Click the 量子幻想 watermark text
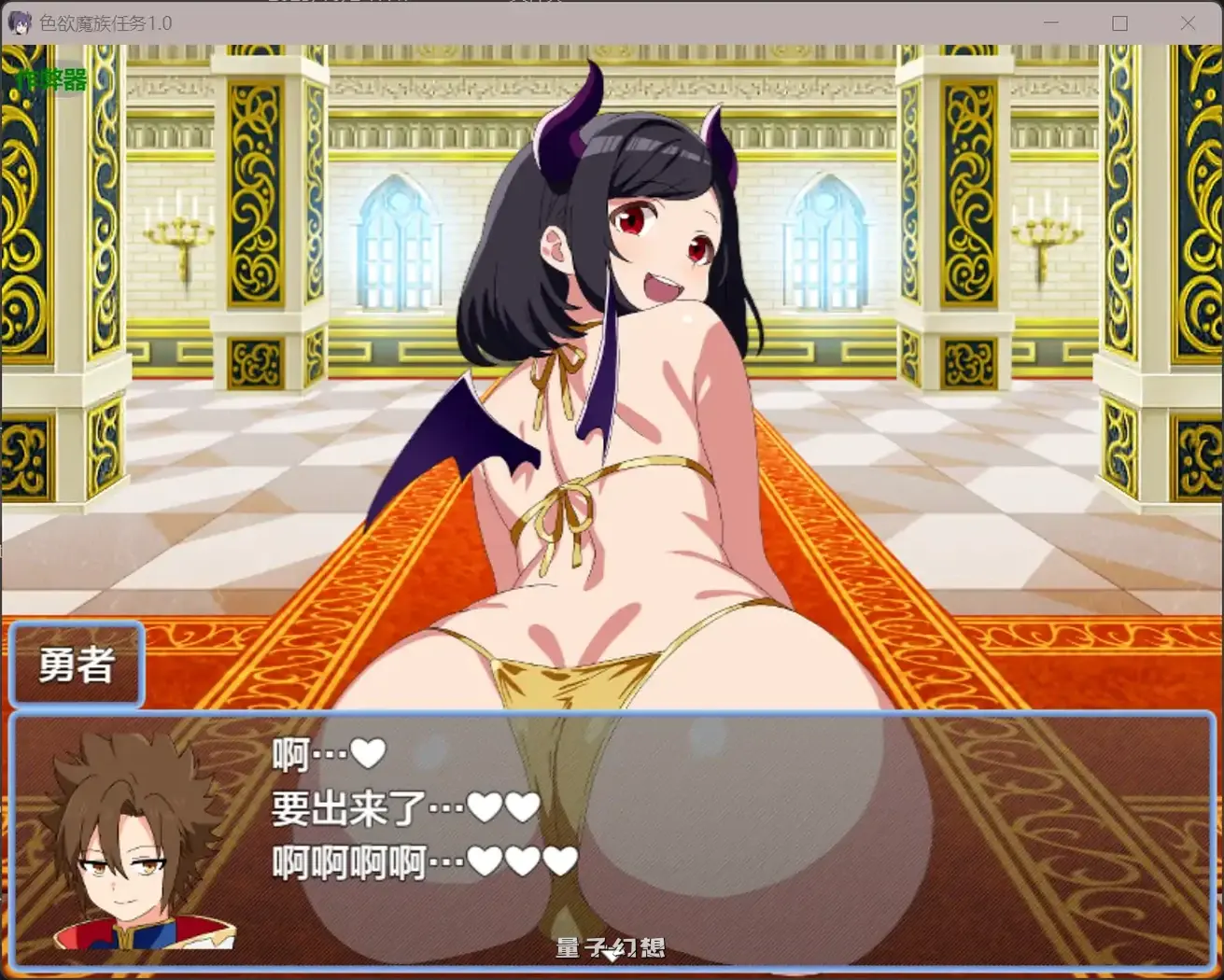1224x980 pixels. pos(612,947)
